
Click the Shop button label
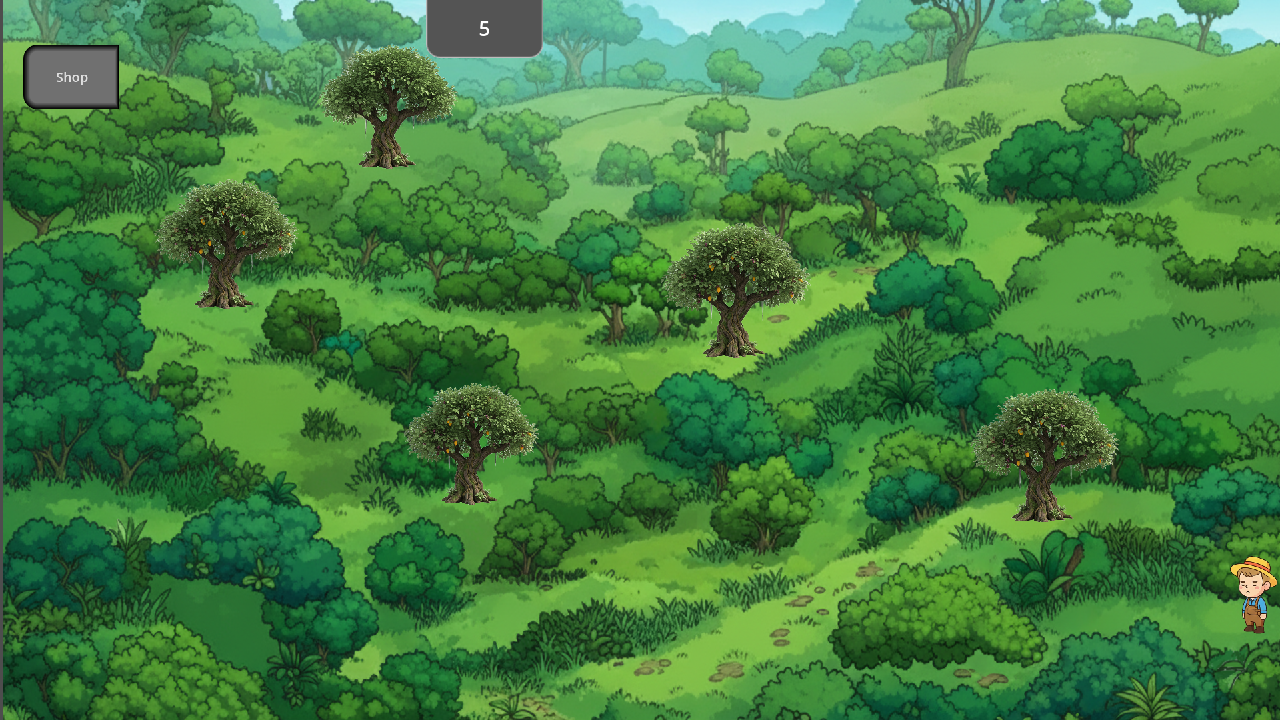[x=71, y=77]
